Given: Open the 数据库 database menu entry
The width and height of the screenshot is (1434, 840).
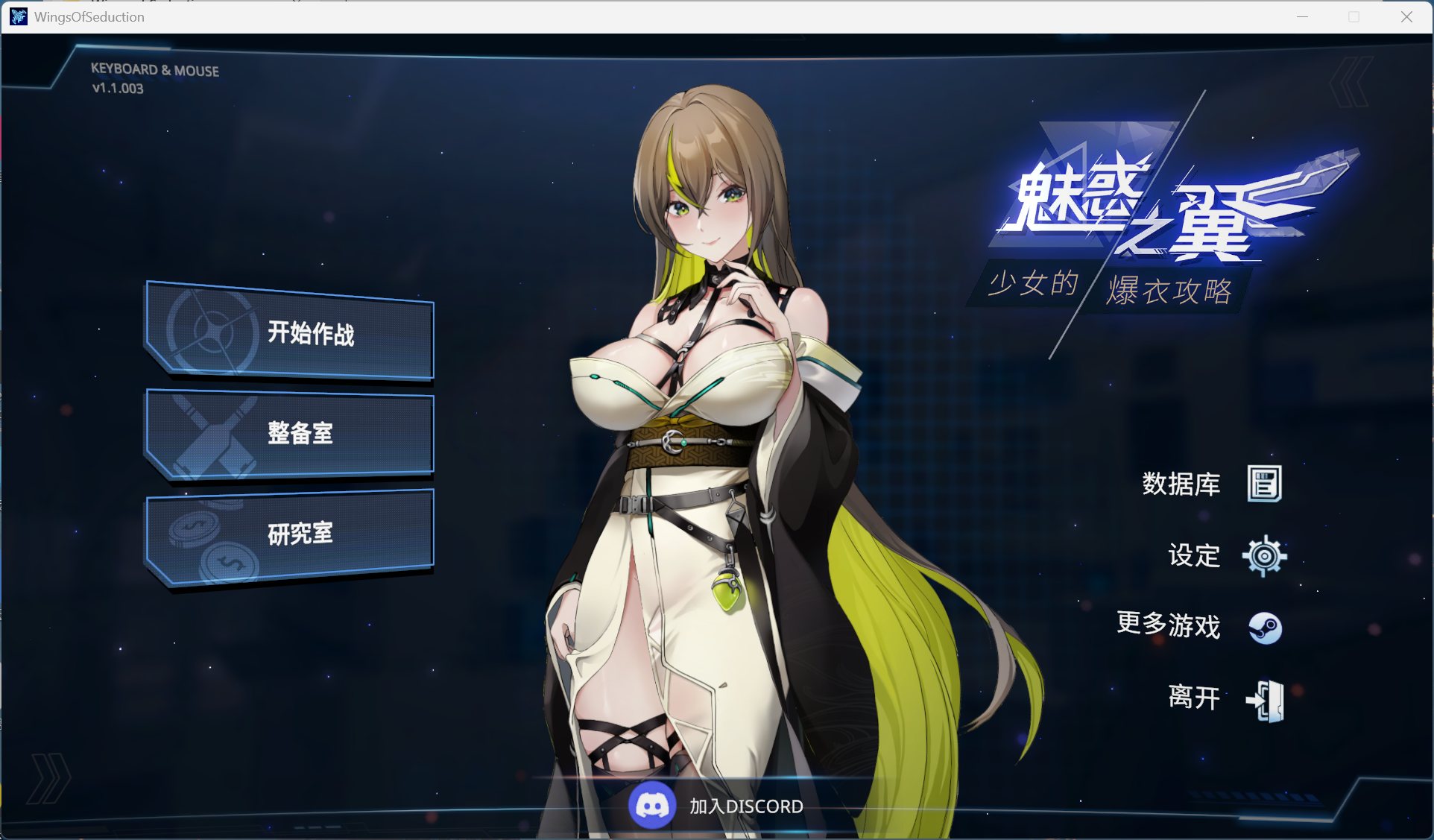Looking at the screenshot, I should point(1182,483).
